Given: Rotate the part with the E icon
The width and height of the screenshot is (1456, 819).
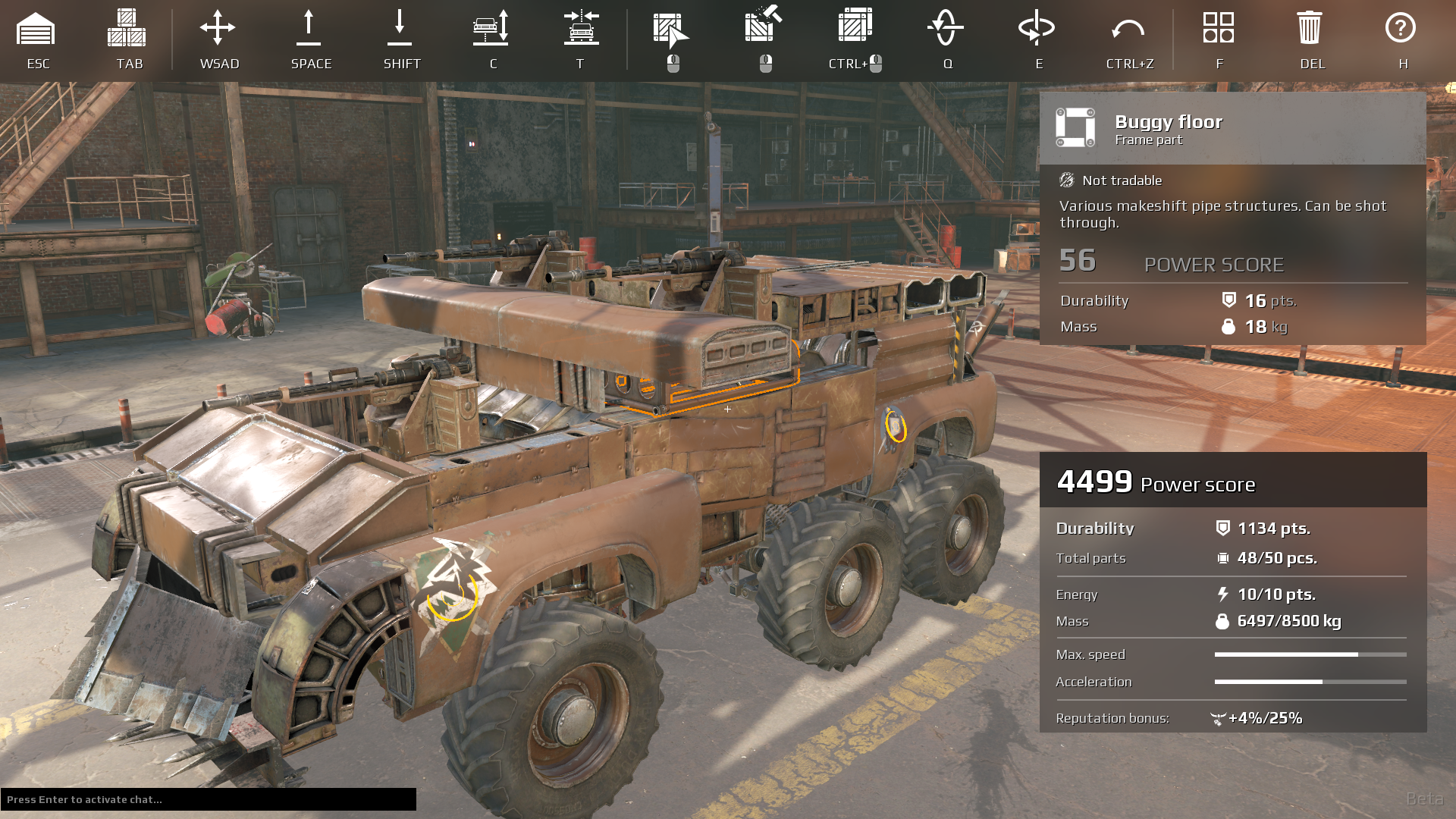Looking at the screenshot, I should click(x=1037, y=27).
